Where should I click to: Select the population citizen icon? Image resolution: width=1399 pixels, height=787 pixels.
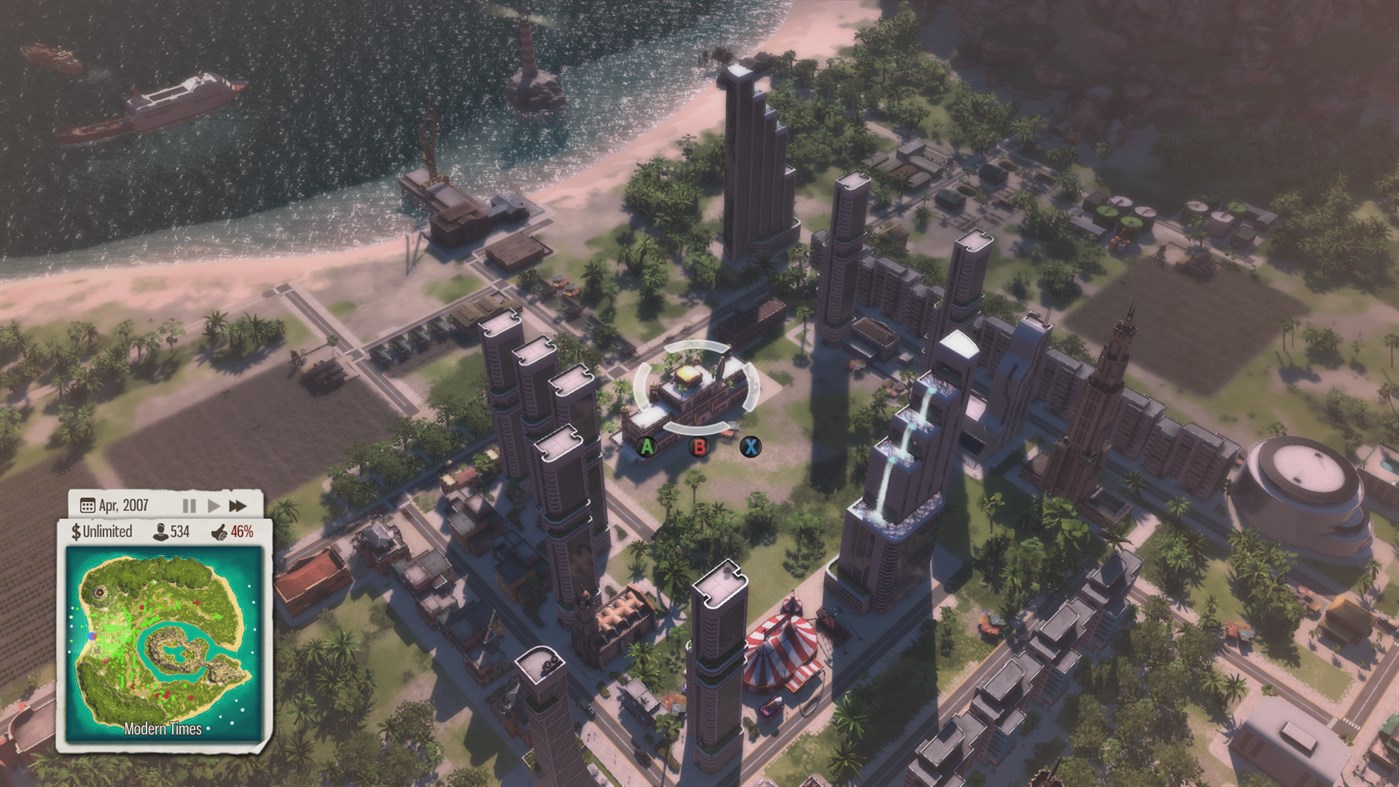point(161,531)
